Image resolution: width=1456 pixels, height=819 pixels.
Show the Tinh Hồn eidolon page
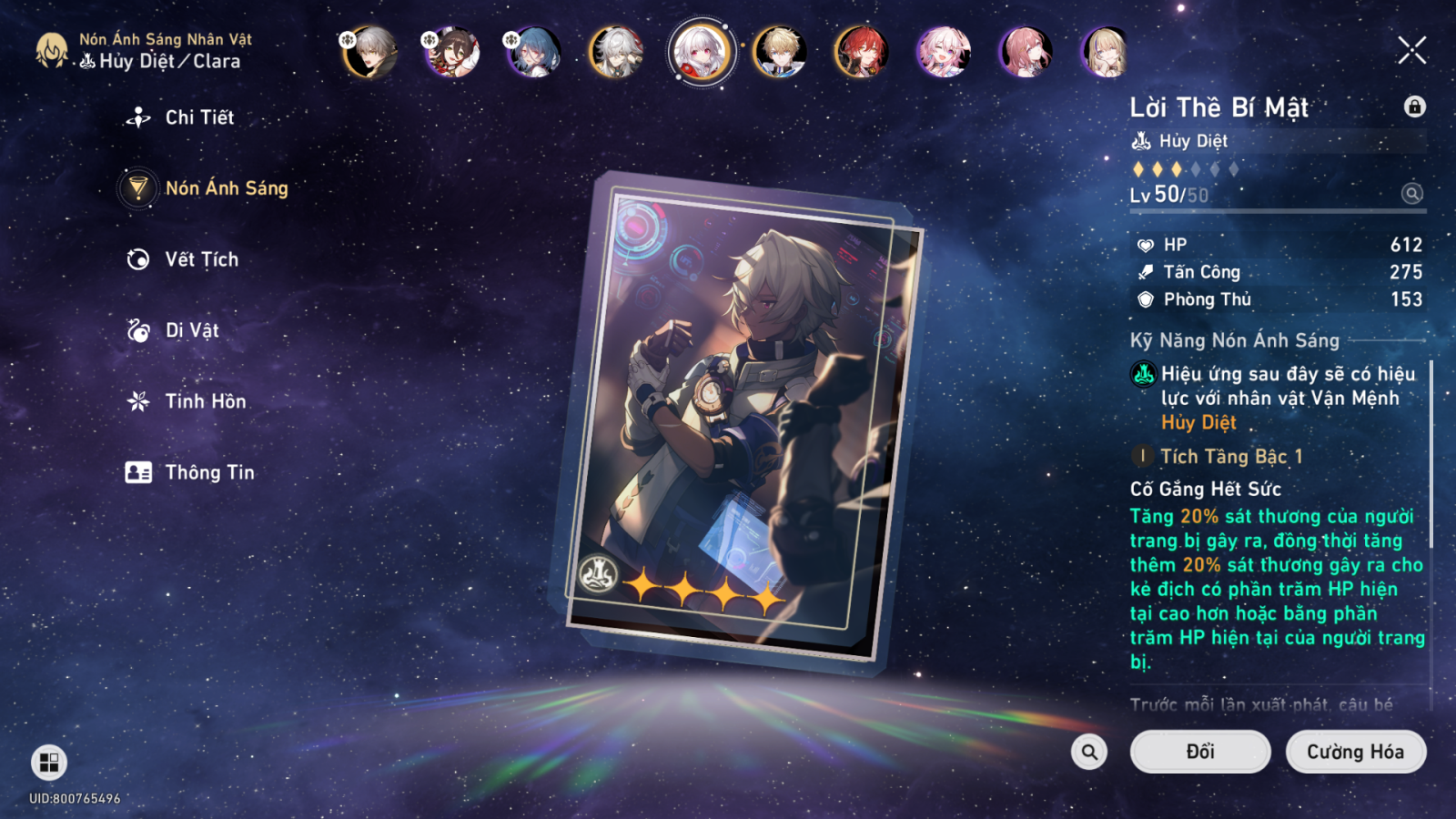(205, 401)
